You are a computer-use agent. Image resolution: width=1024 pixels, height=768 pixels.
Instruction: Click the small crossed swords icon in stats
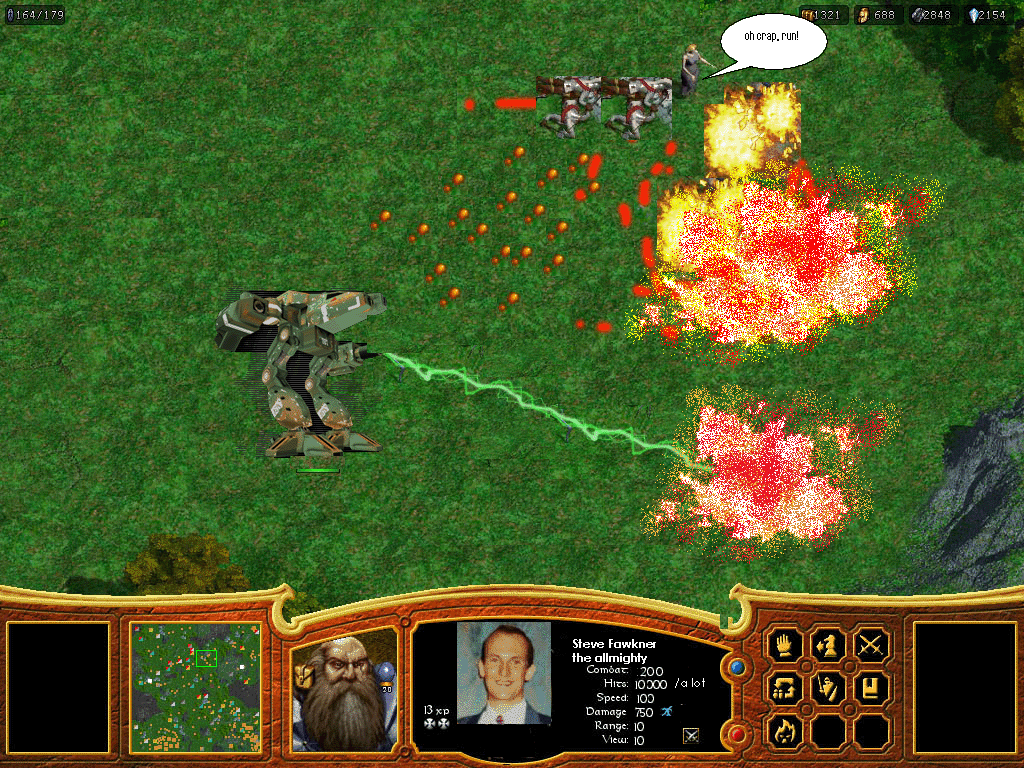pyautogui.click(x=691, y=737)
